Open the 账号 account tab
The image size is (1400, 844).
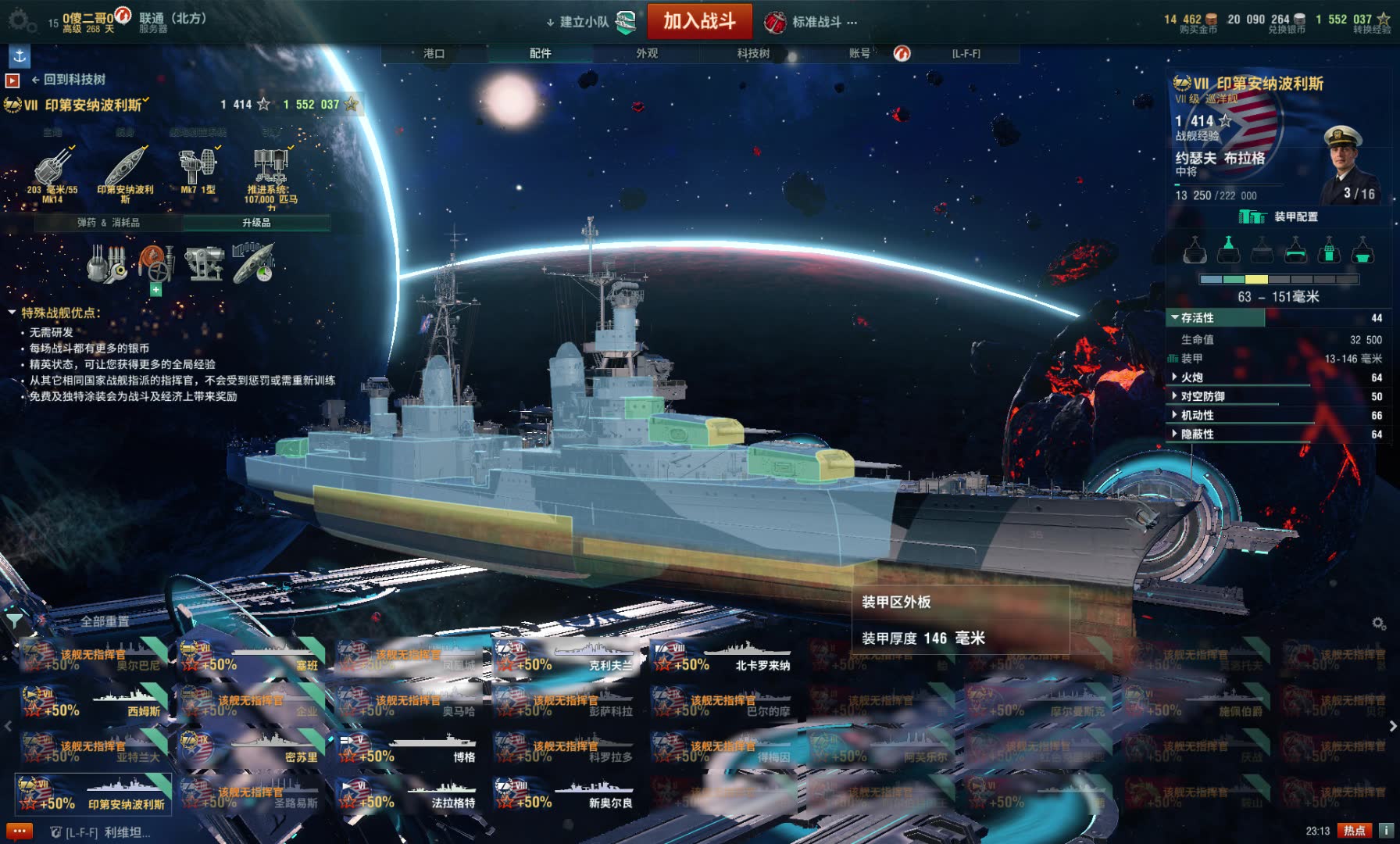(859, 53)
